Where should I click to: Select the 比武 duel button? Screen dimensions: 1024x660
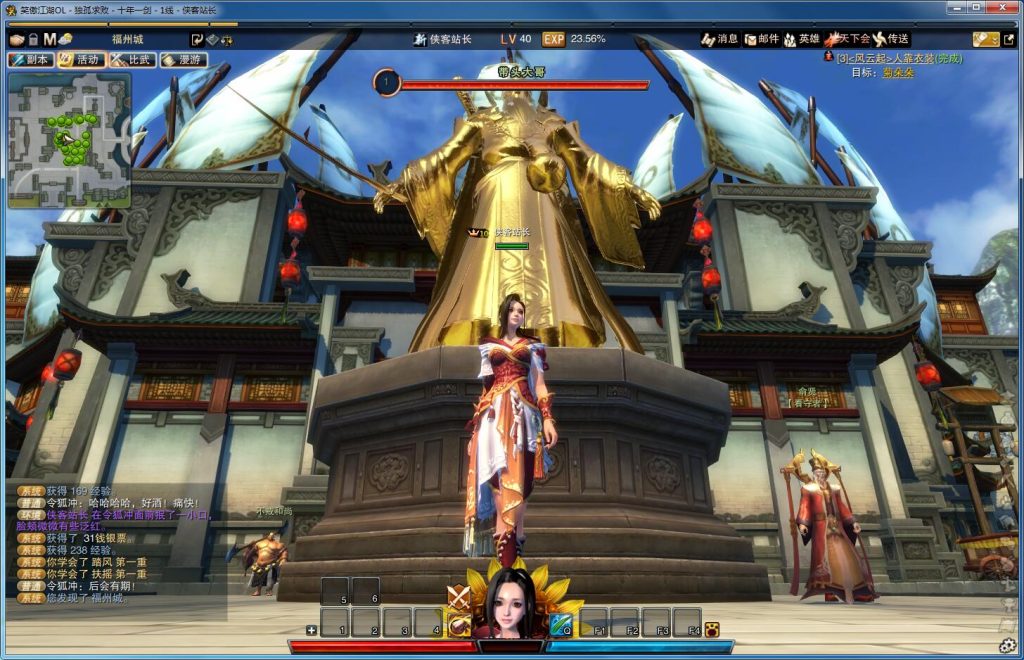[133, 60]
